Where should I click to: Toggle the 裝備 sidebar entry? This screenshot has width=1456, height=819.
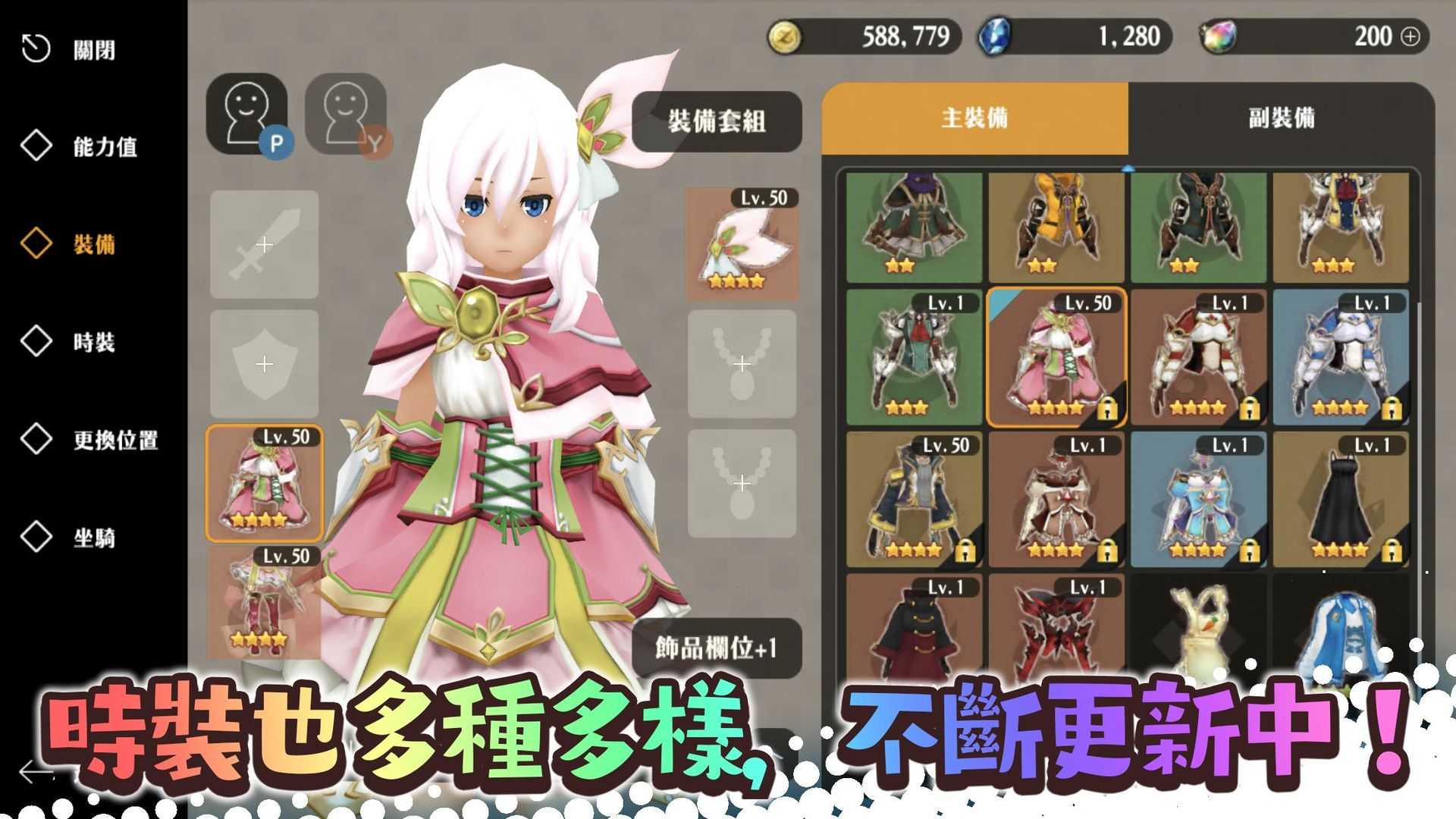95,246
